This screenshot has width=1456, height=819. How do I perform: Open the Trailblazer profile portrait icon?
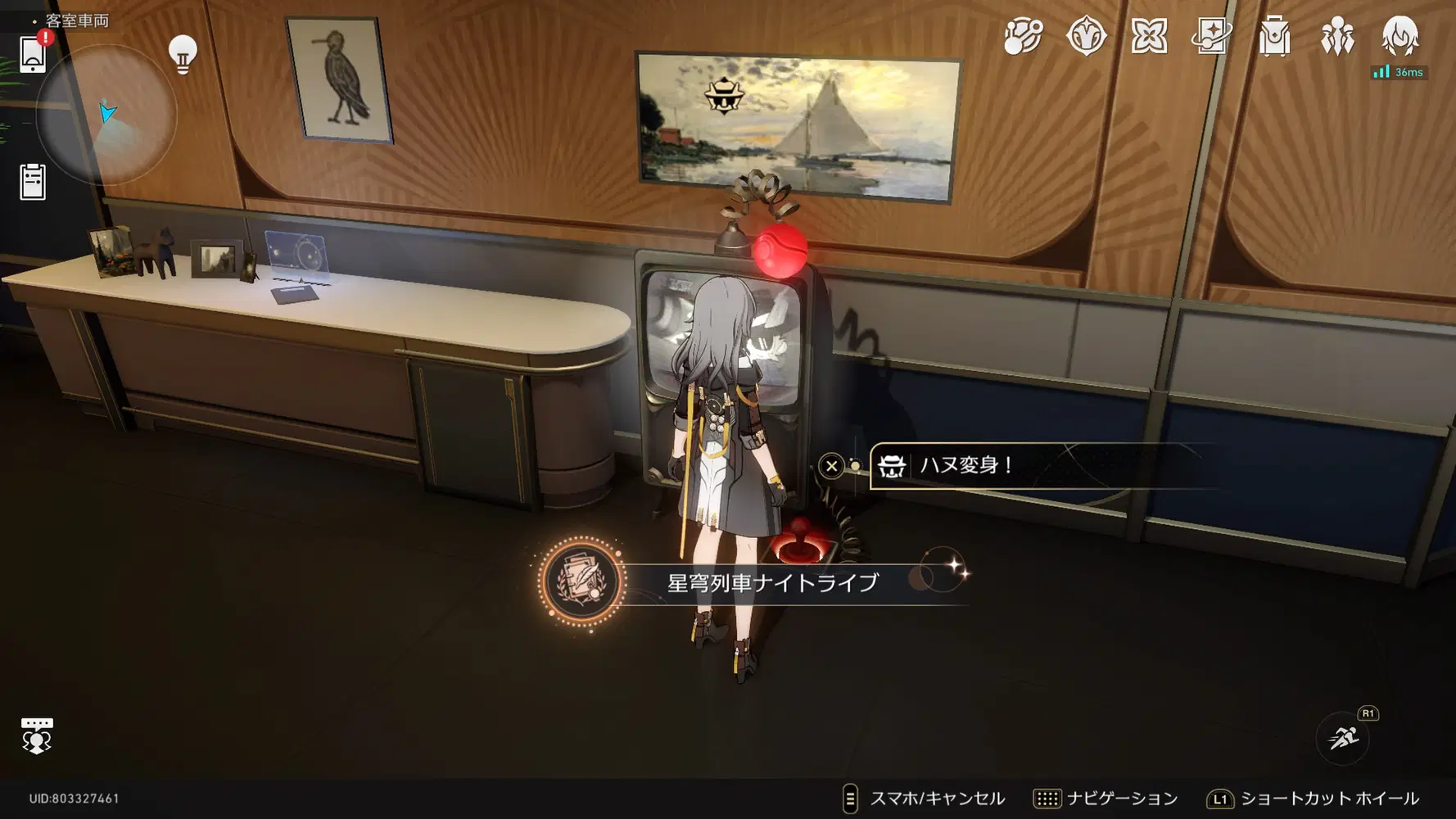pos(1400,37)
